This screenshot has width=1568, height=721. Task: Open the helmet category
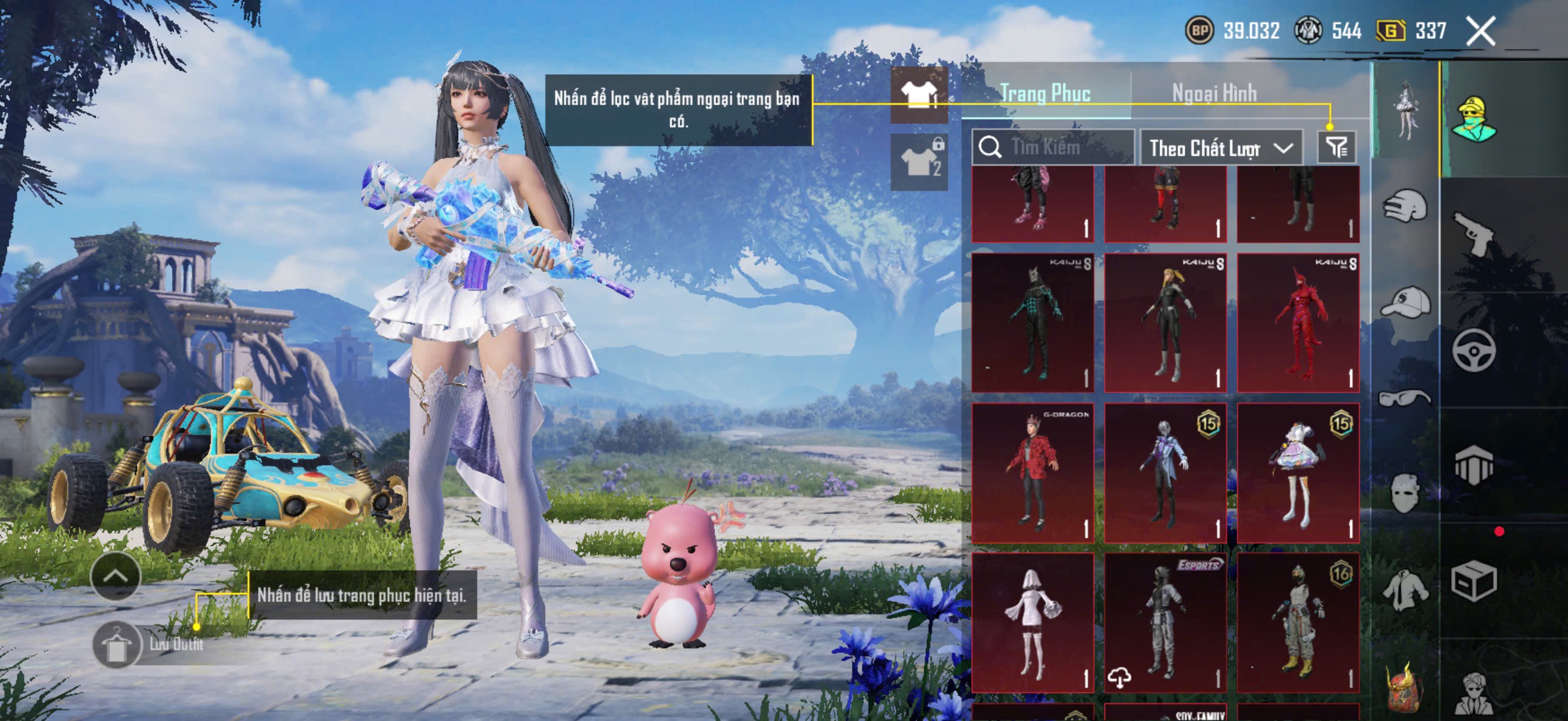click(x=1405, y=206)
